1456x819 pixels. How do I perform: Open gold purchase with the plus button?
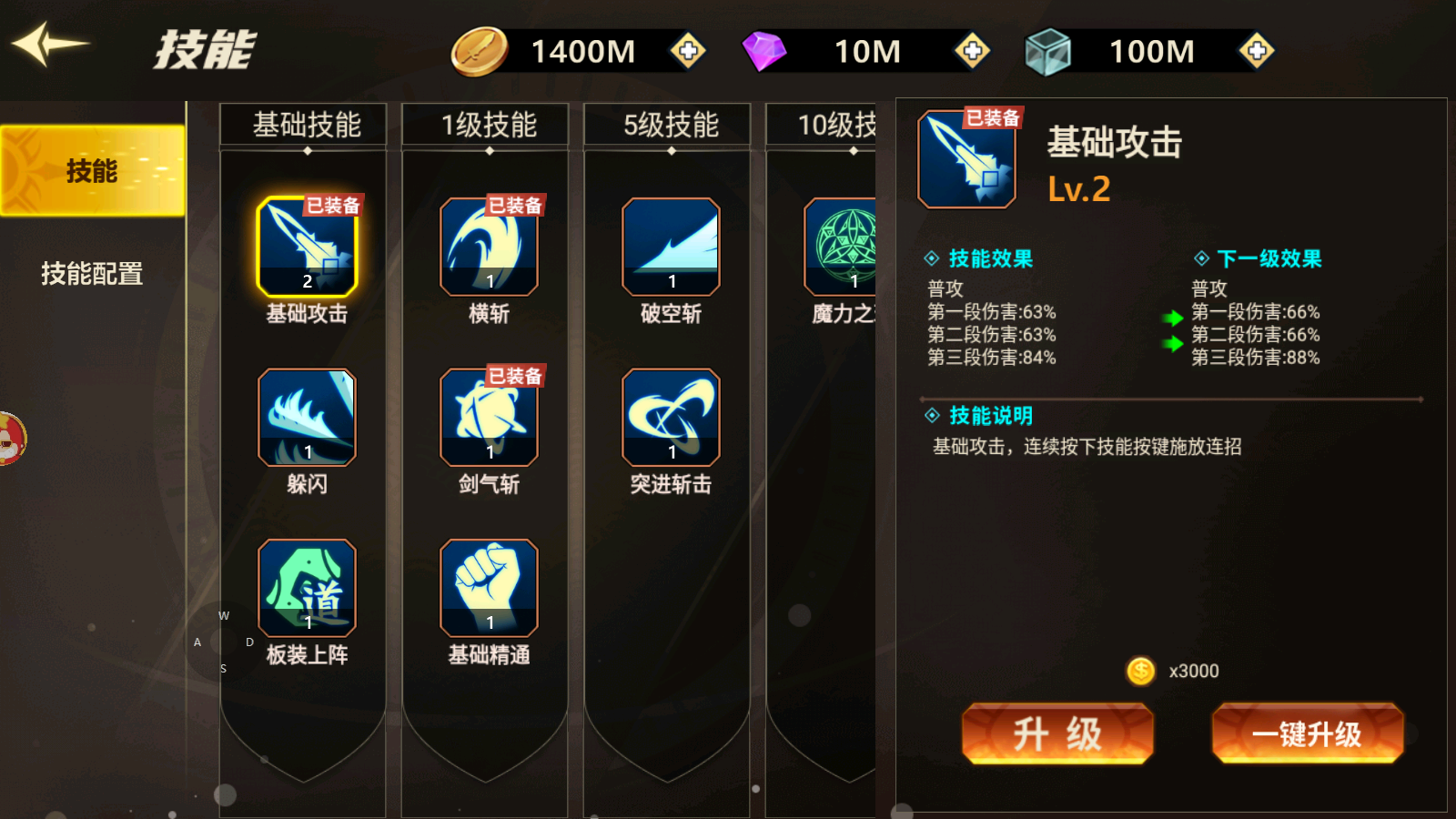pos(687,52)
